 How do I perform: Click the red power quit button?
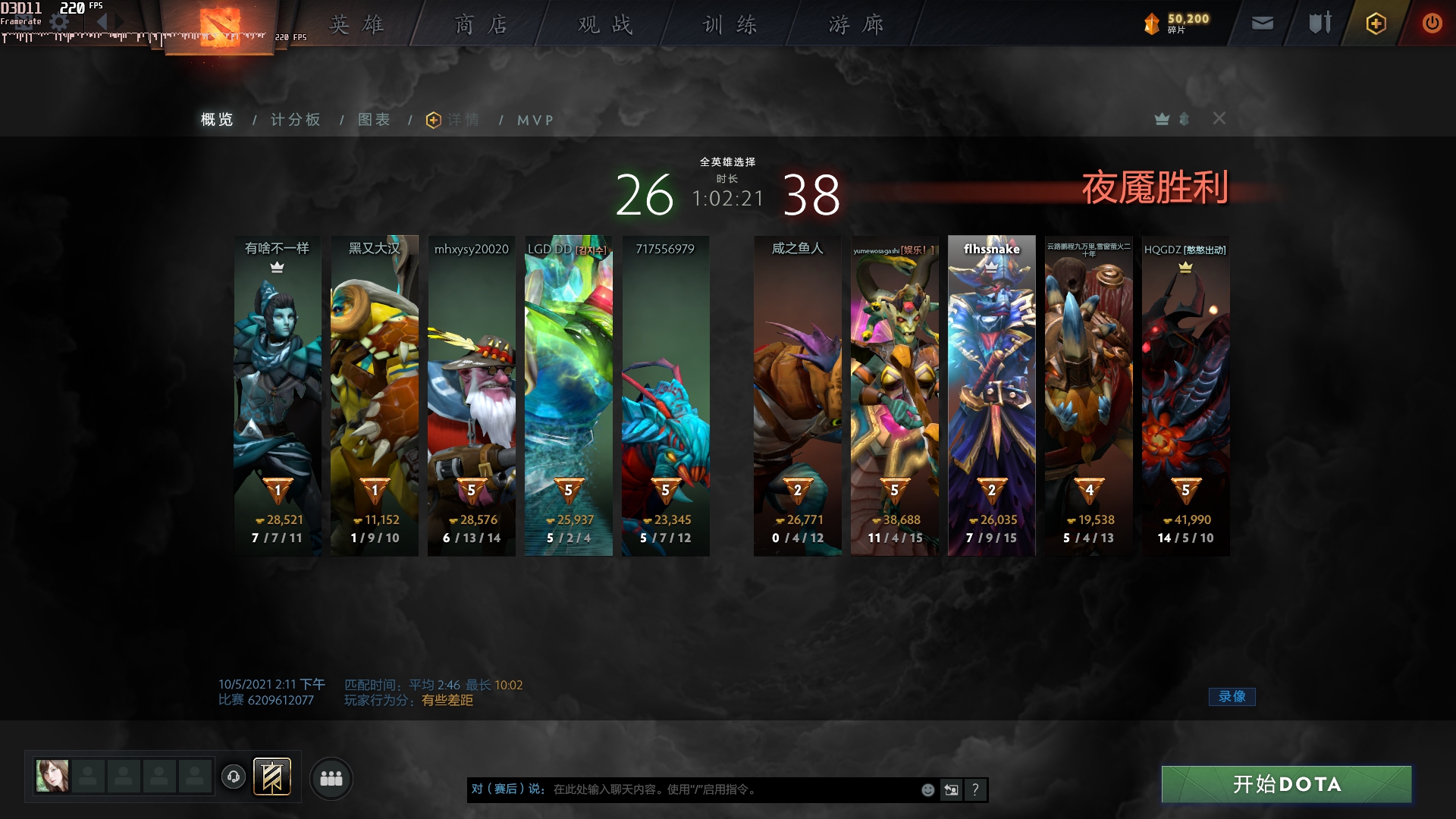1432,24
